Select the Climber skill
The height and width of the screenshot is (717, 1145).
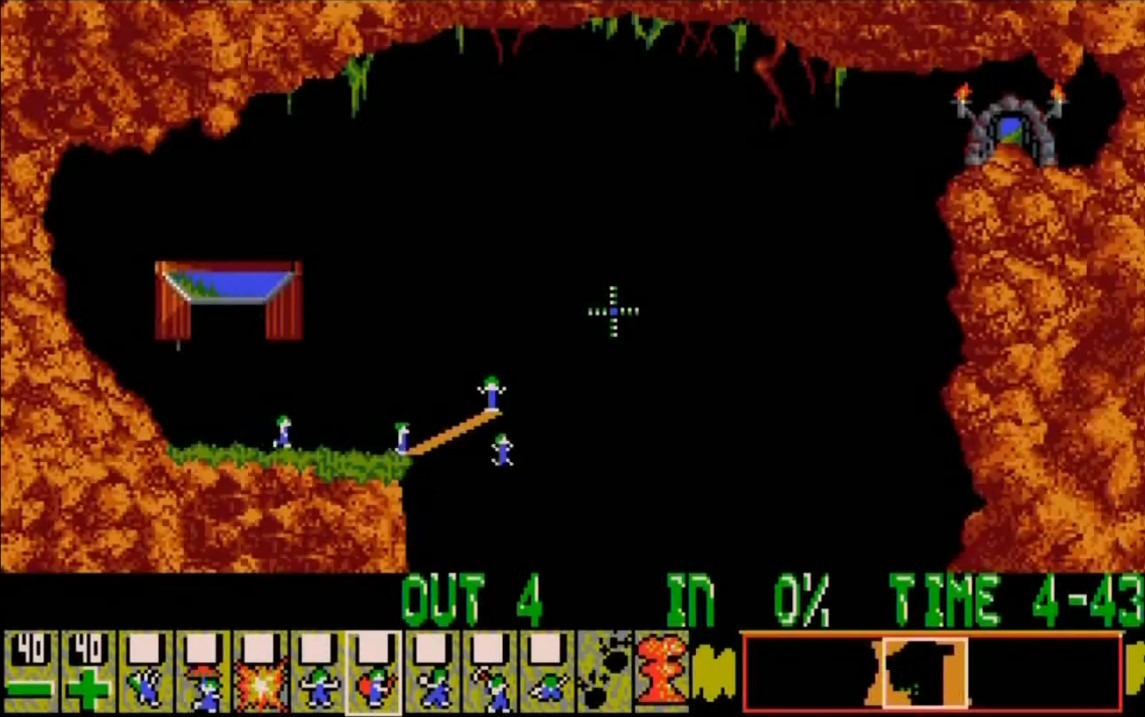click(146, 672)
